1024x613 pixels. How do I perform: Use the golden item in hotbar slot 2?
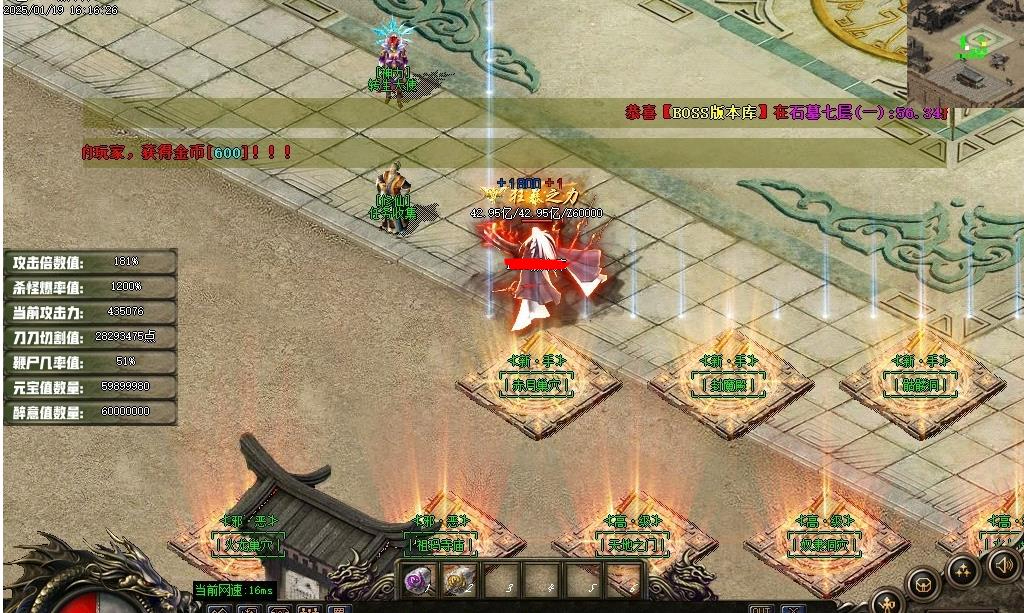coord(457,580)
